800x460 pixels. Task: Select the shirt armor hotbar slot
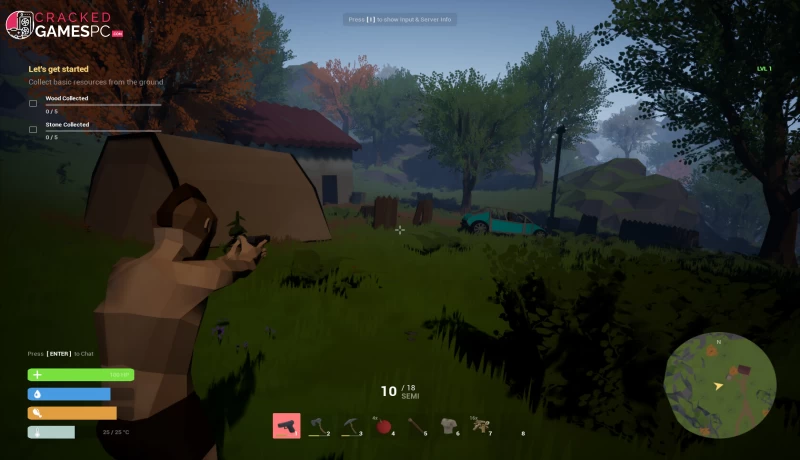(448, 426)
